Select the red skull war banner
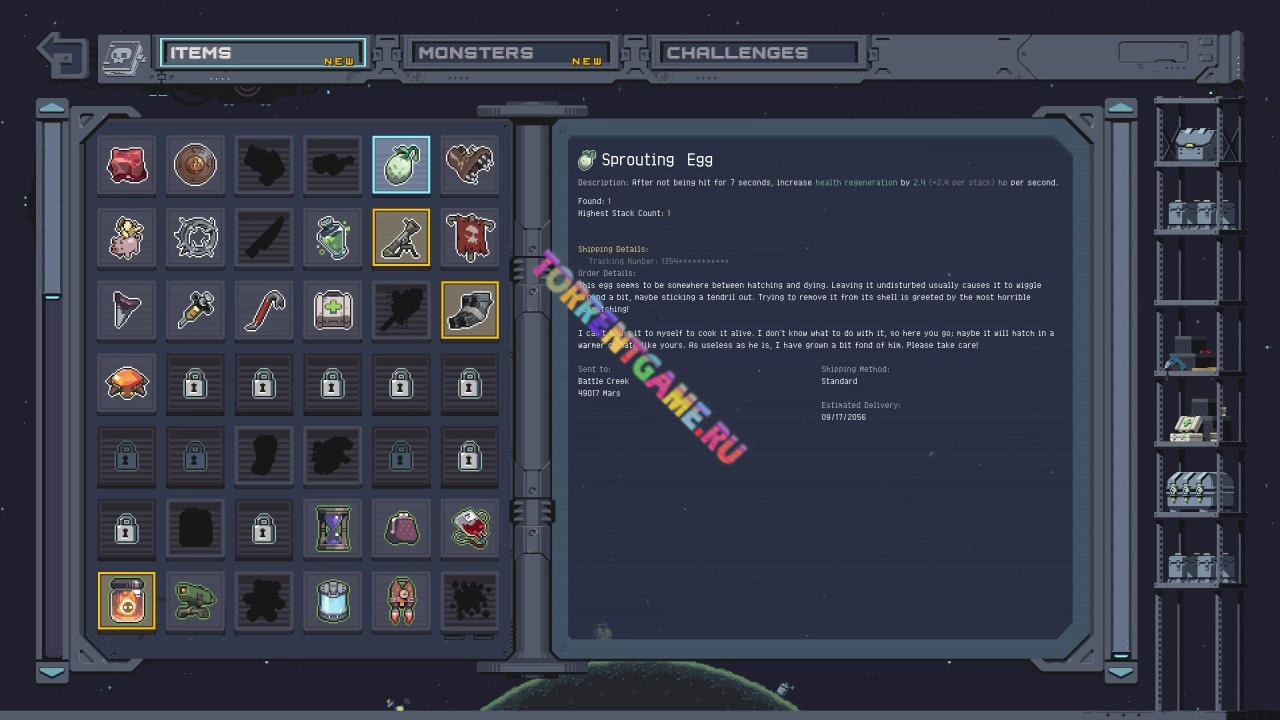 pyautogui.click(x=469, y=238)
